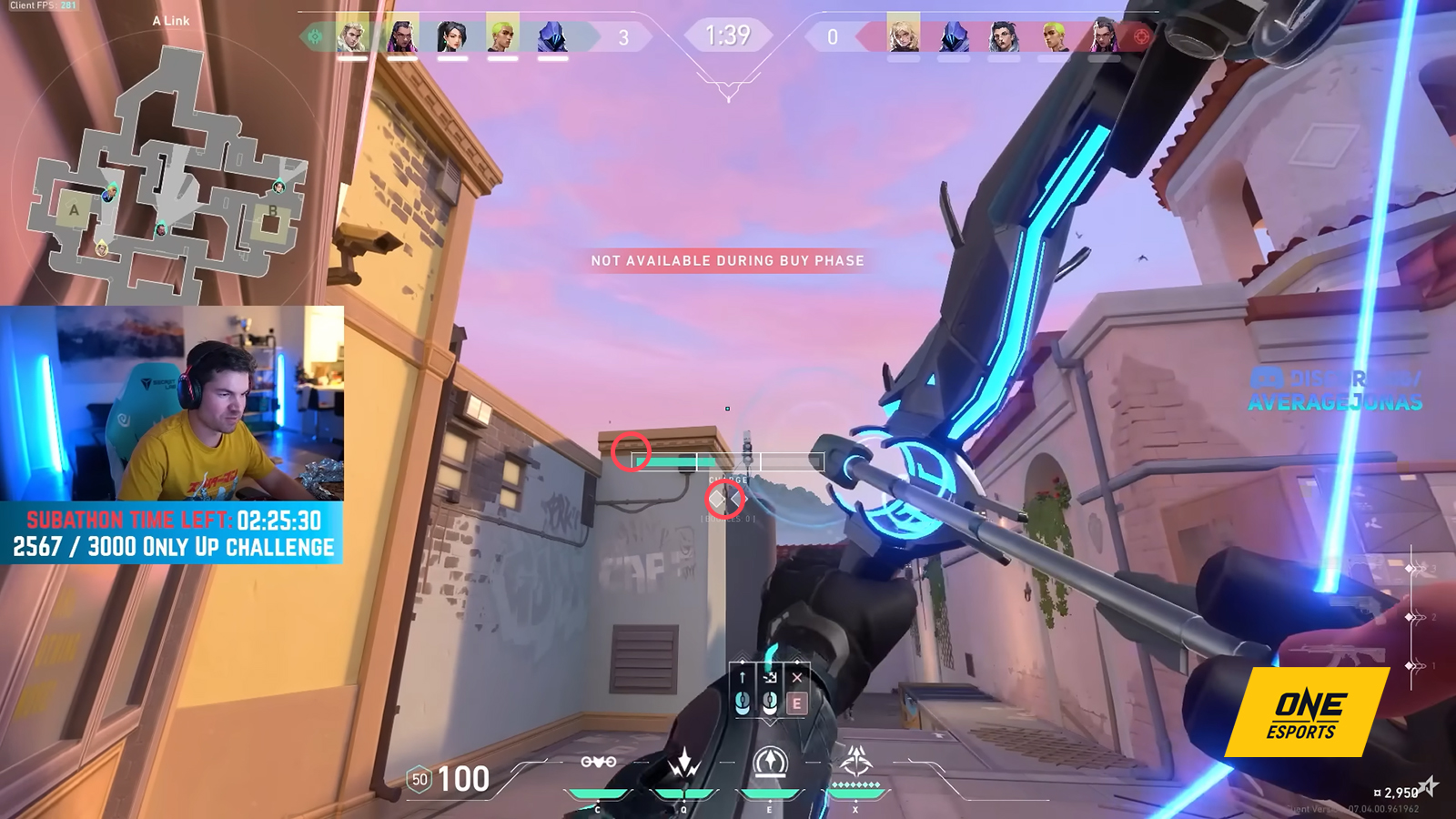
Task: Click the A site marker on the minimap
Action: click(x=73, y=211)
